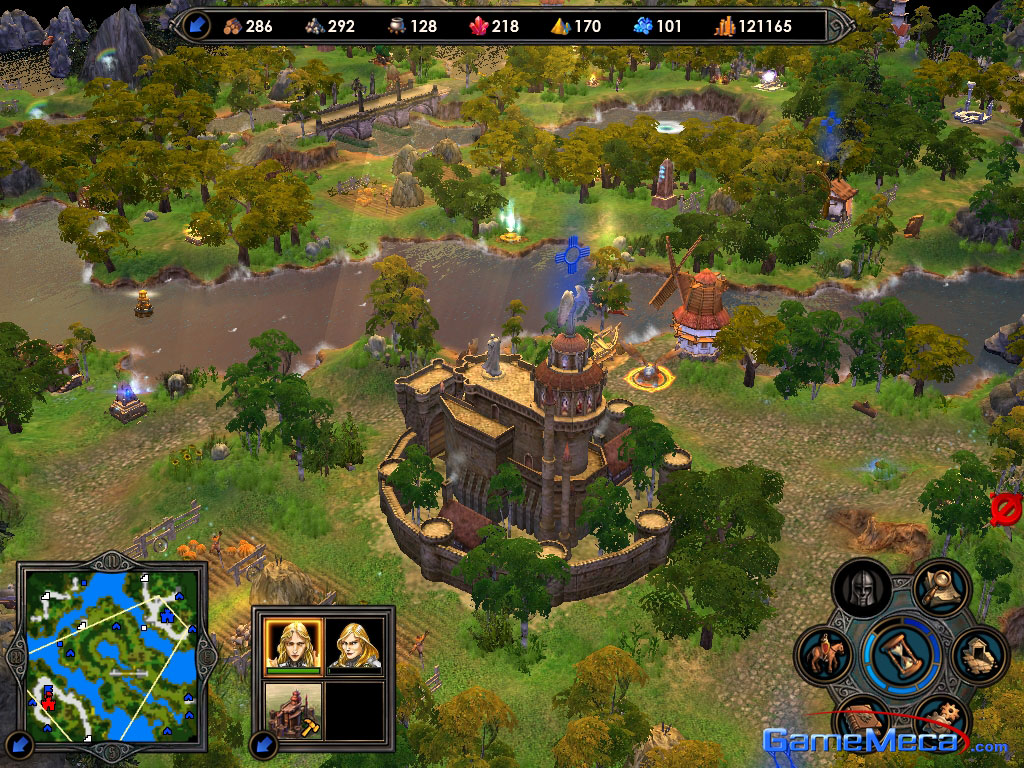Open the gear-shaped system options button
The height and width of the screenshot is (768, 1024).
click(x=942, y=720)
